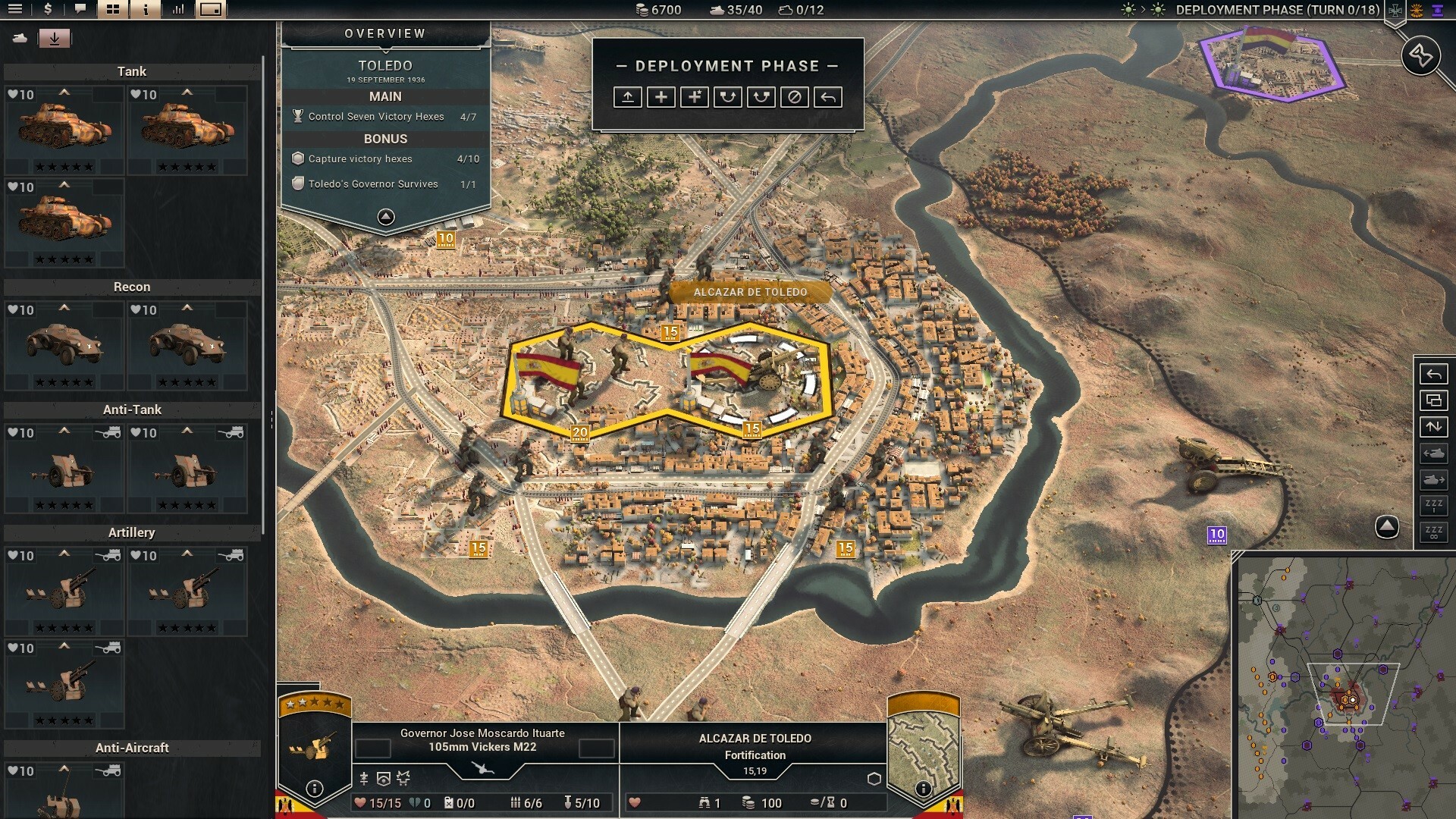The width and height of the screenshot is (1456, 819).
Task: Click the forbid deployment circle-slash icon
Action: pos(795,97)
